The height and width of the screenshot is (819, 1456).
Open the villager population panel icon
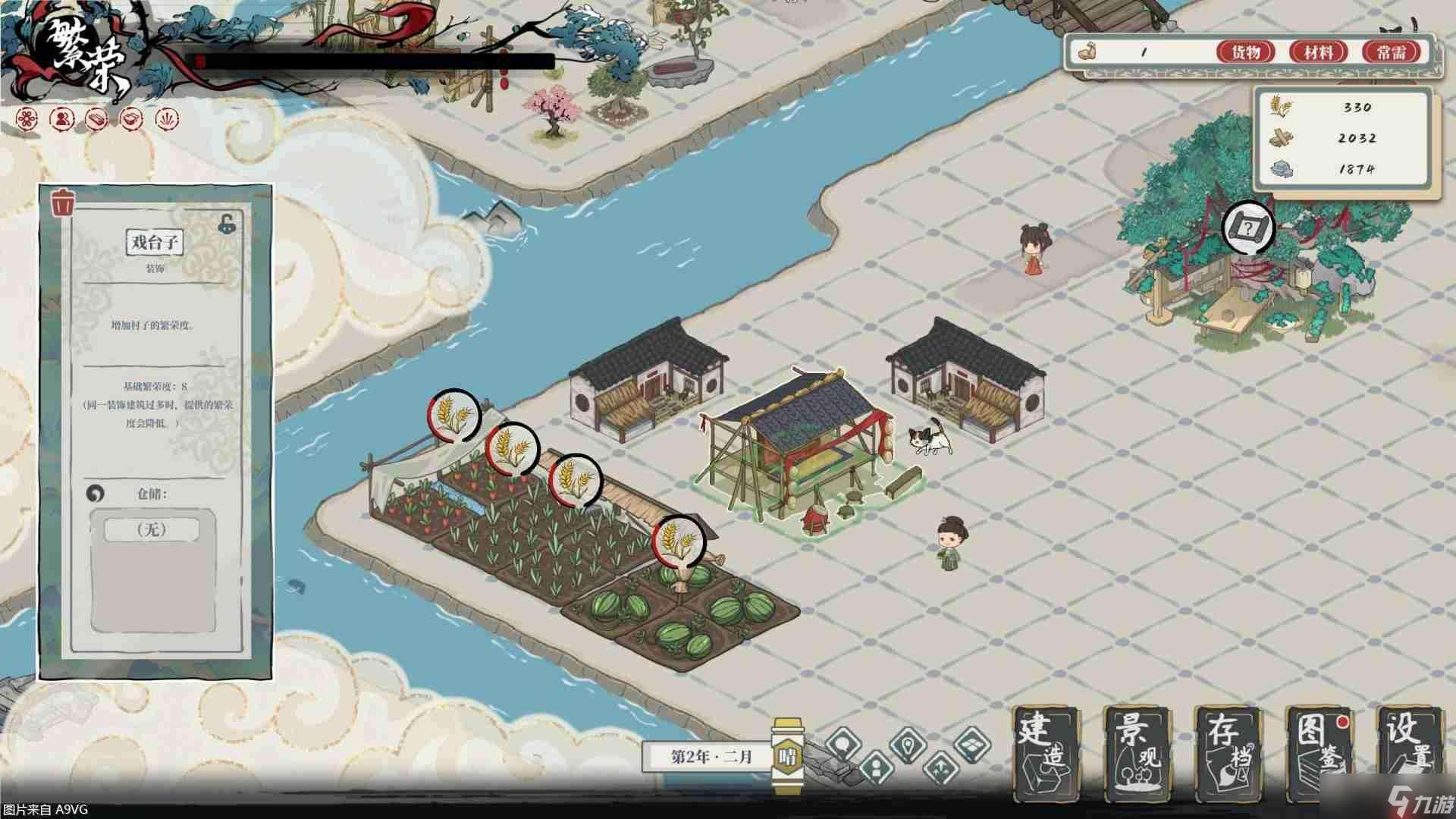point(61,119)
